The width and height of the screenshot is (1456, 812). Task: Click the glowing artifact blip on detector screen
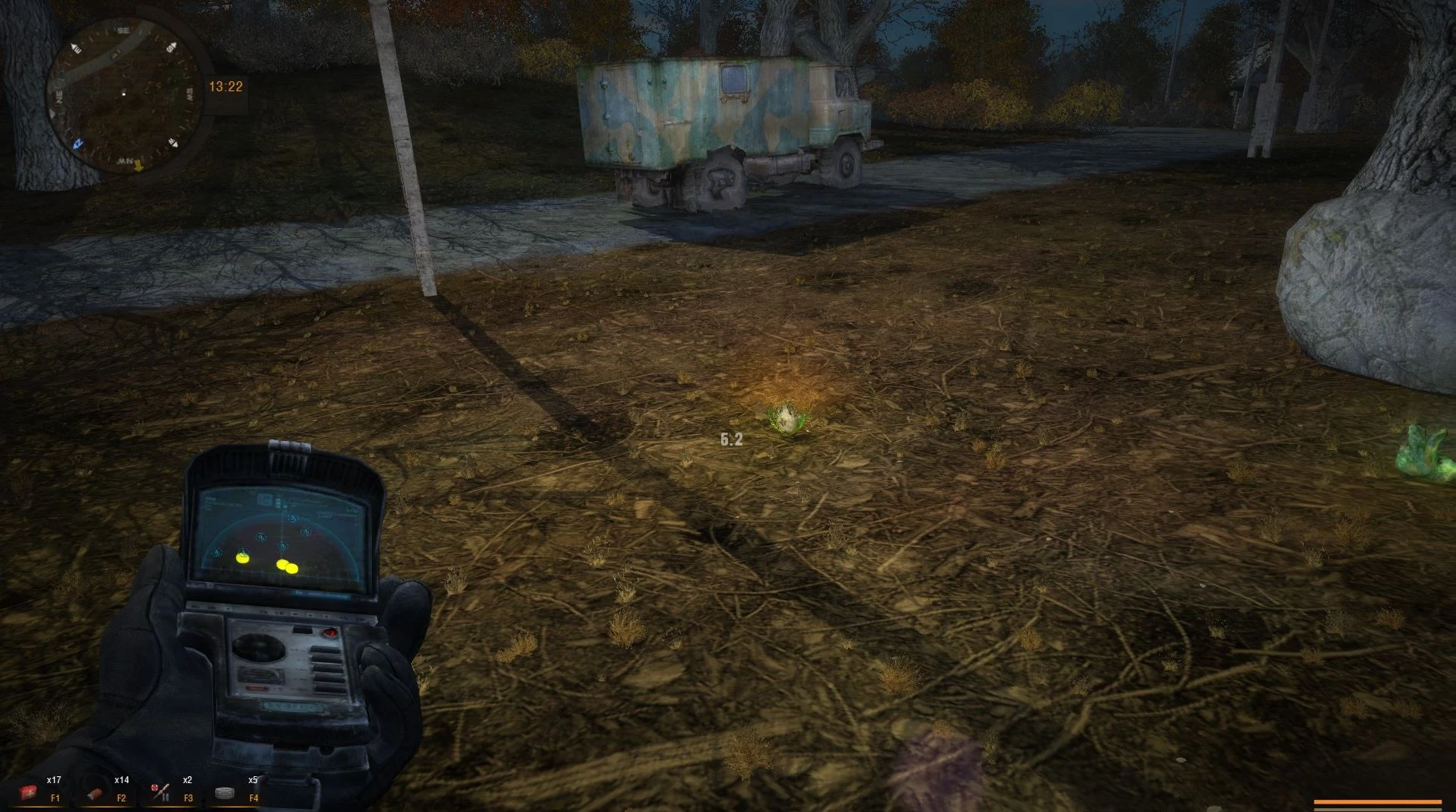coord(242,558)
